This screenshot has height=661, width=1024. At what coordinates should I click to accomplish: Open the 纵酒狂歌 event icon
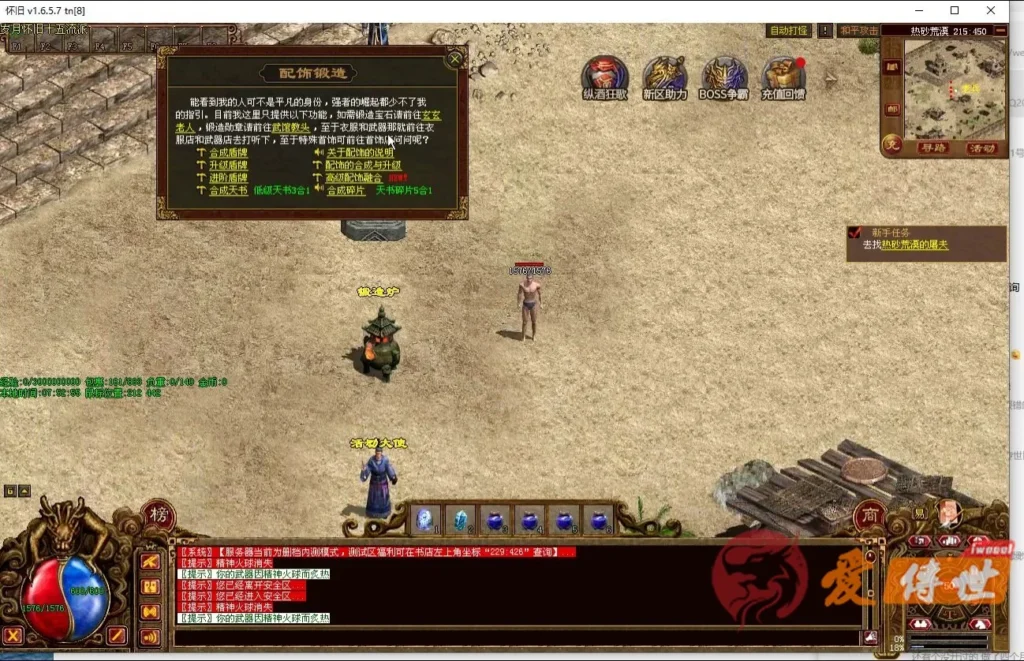coord(605,75)
